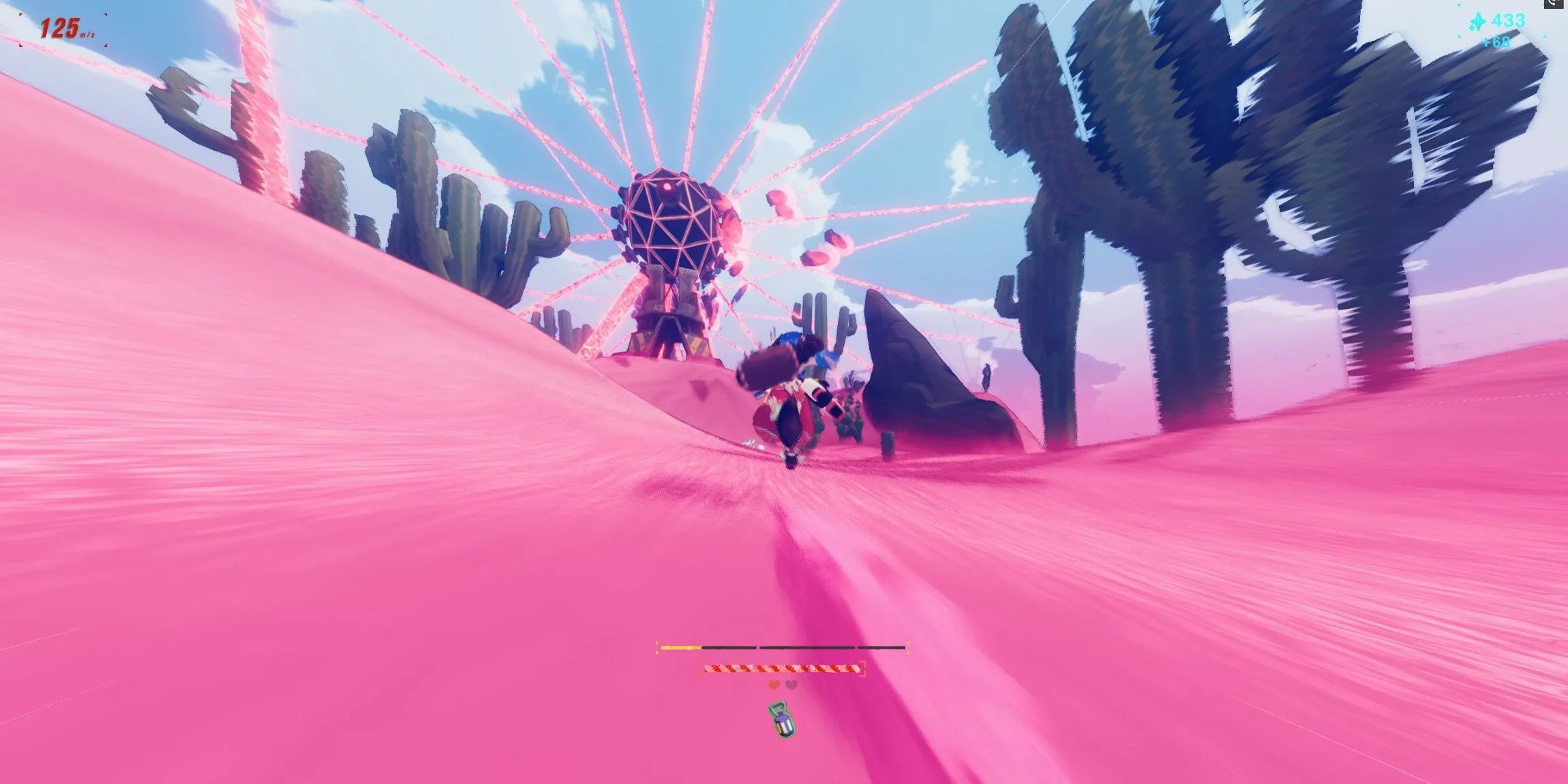
Task: Click the first filled heart icon
Action: 774,684
